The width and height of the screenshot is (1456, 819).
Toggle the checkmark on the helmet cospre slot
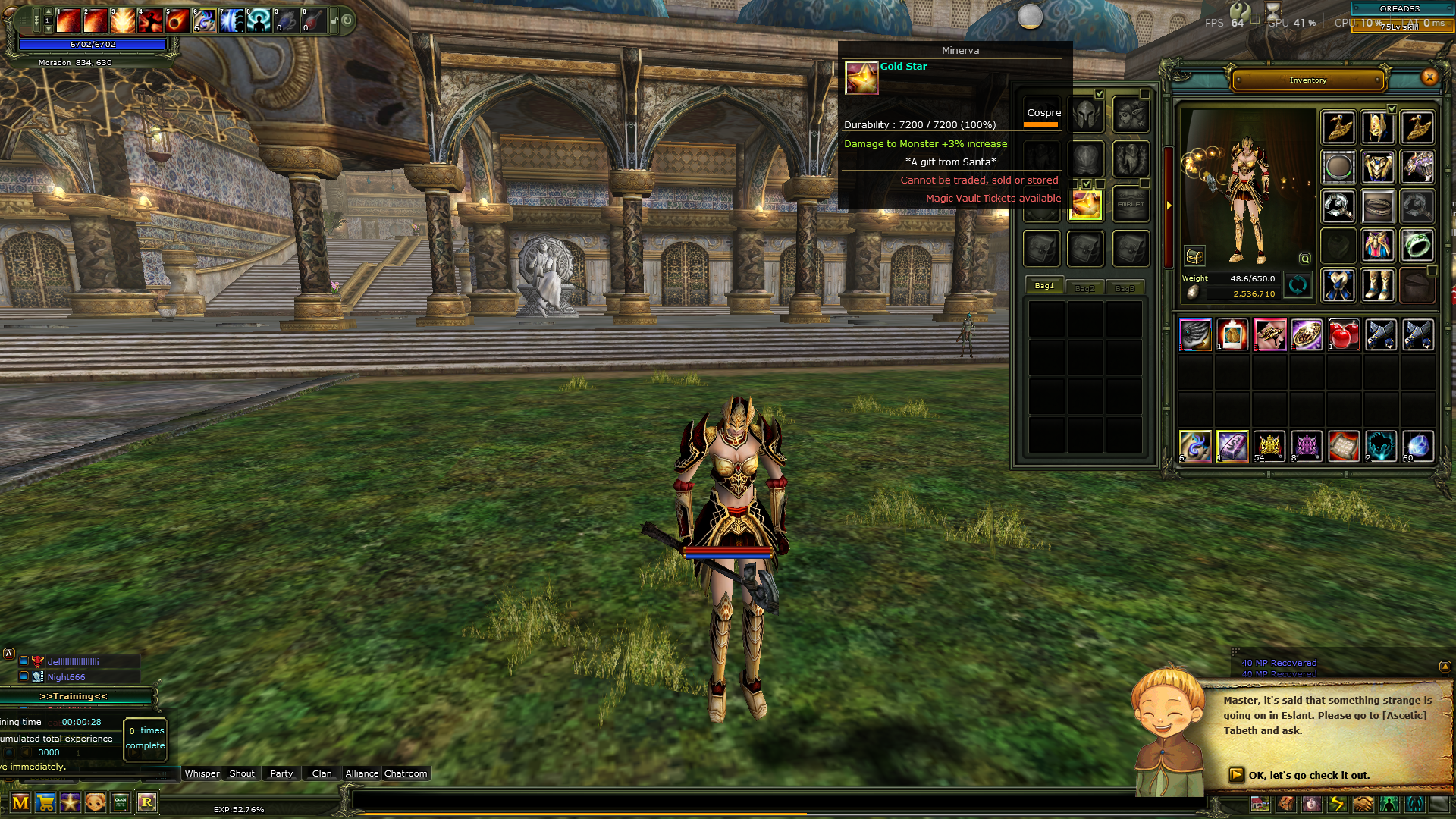1099,94
